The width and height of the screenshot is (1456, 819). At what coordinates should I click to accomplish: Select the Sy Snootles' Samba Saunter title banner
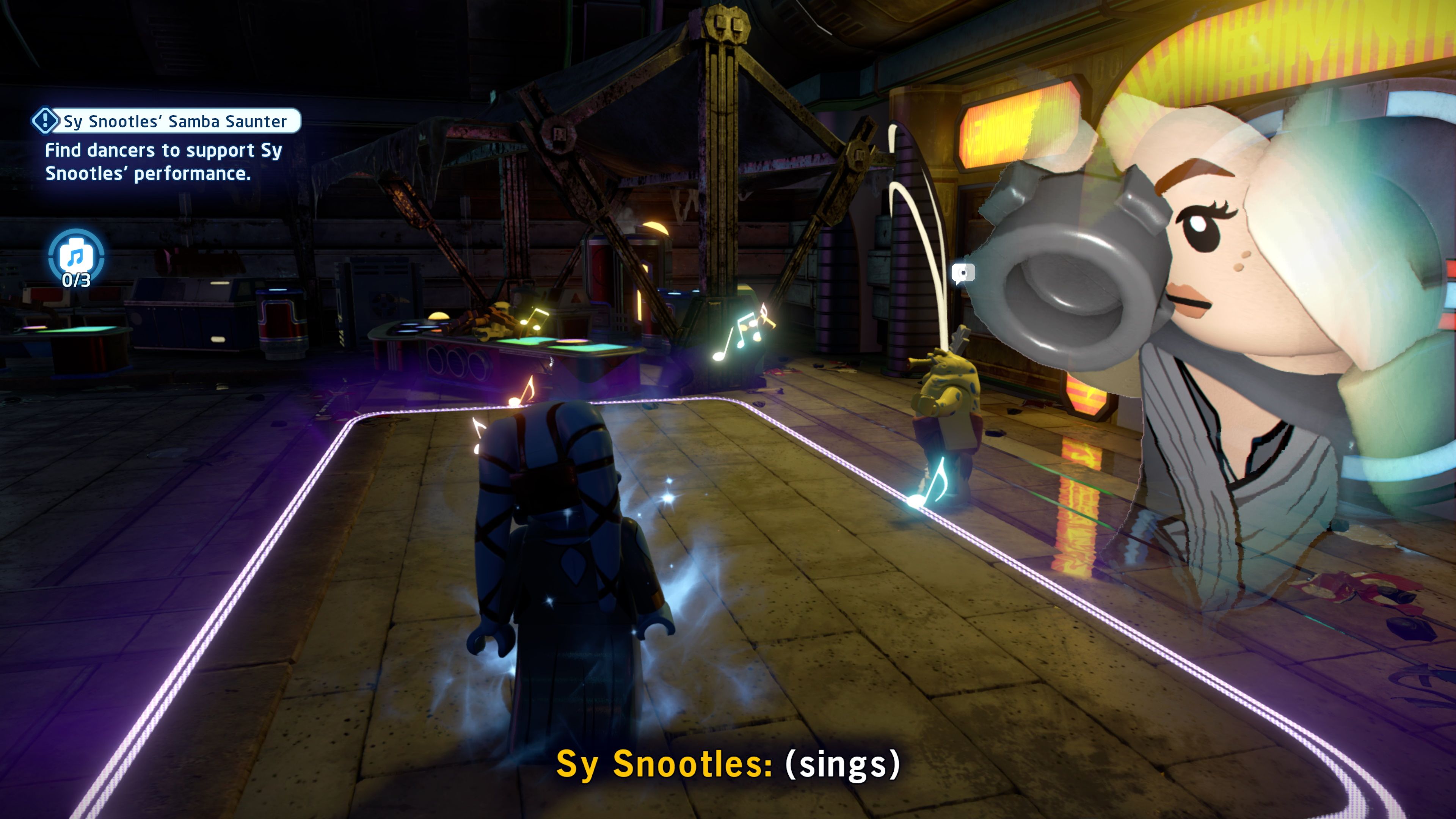point(169,120)
